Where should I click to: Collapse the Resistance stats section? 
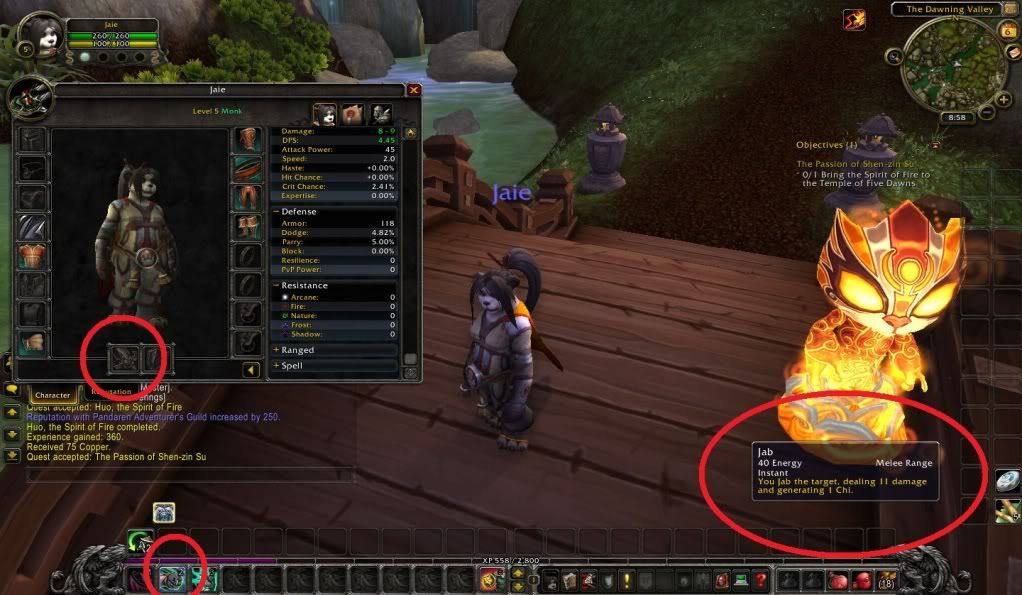pos(276,285)
